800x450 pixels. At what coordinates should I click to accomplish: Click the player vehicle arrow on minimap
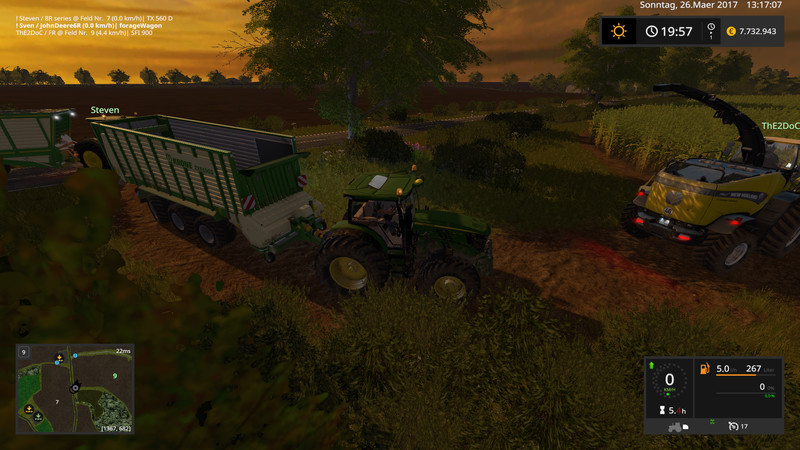pos(75,386)
